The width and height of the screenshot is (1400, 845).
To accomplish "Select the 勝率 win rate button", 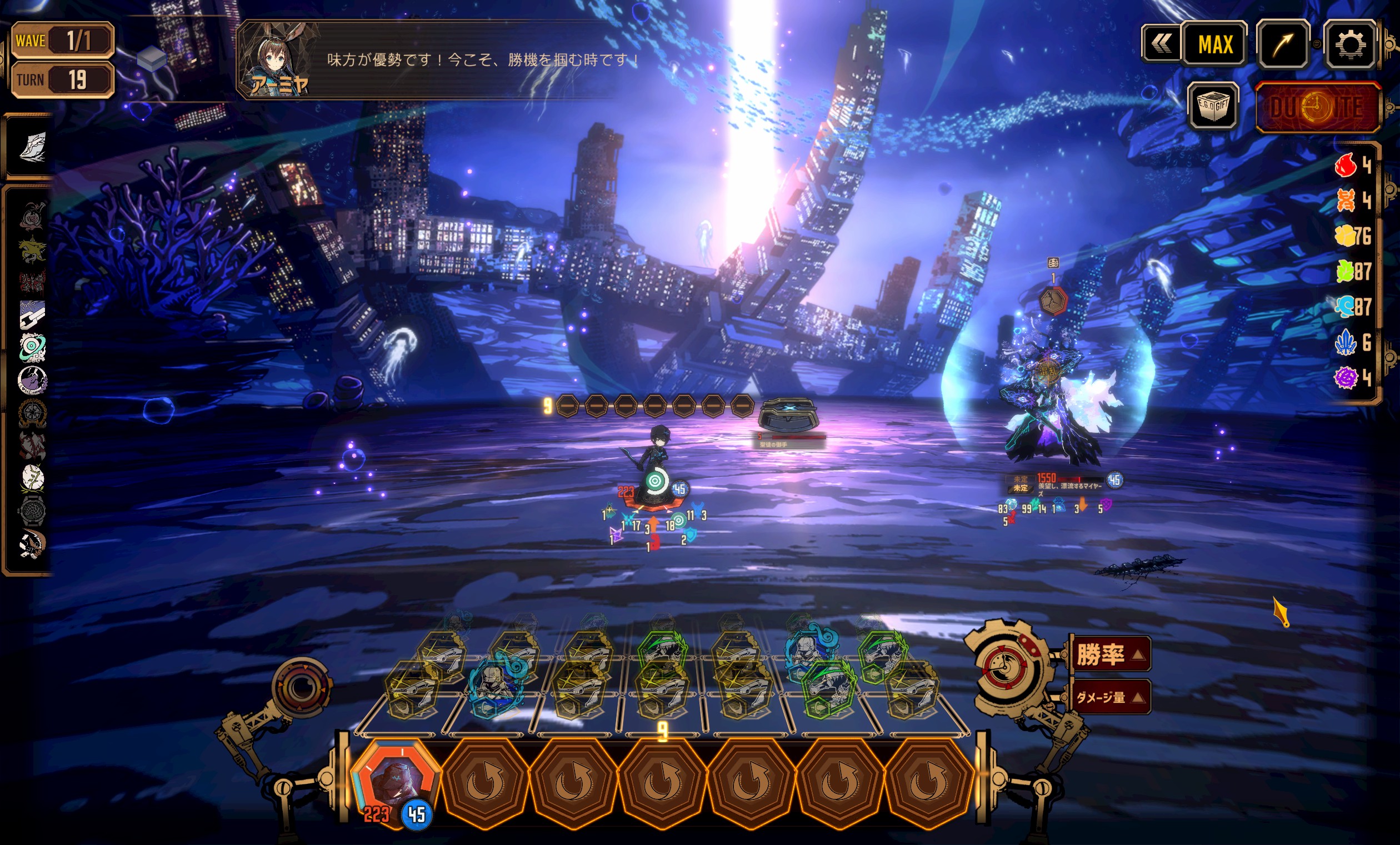I will point(1109,653).
